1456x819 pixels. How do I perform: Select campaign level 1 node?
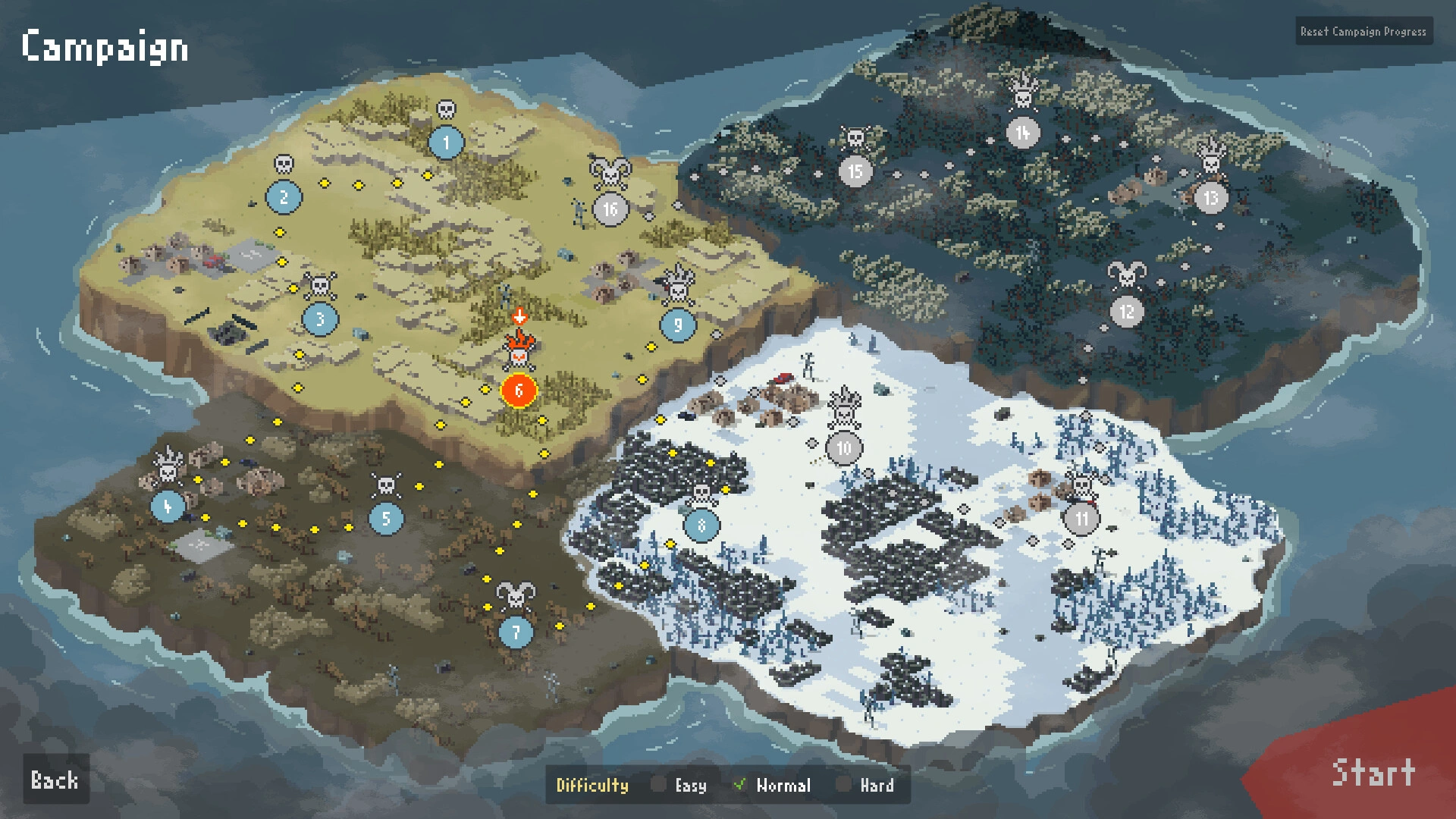[x=446, y=142]
